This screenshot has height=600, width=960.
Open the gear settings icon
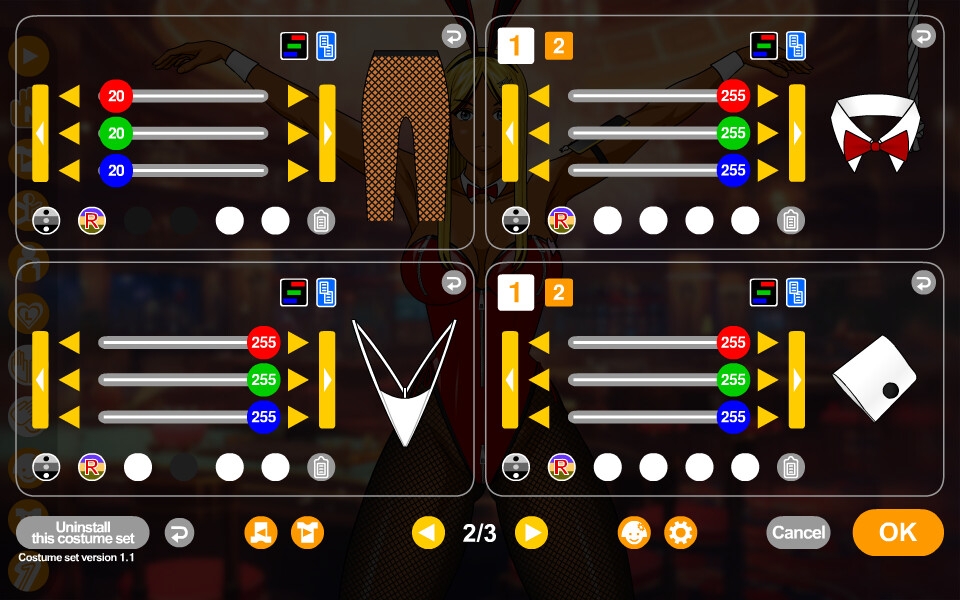(681, 533)
